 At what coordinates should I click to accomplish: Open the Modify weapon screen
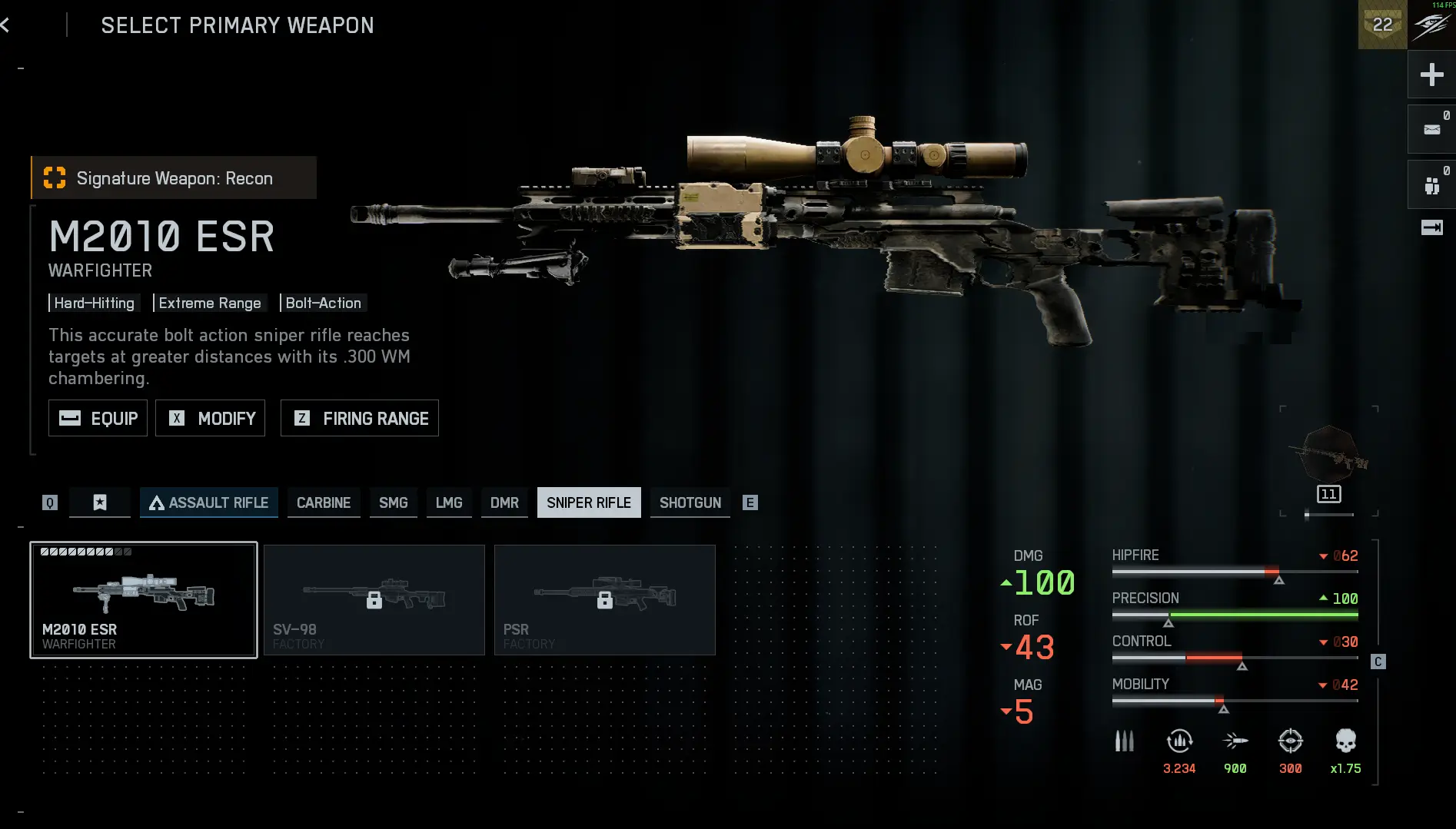[x=211, y=419]
